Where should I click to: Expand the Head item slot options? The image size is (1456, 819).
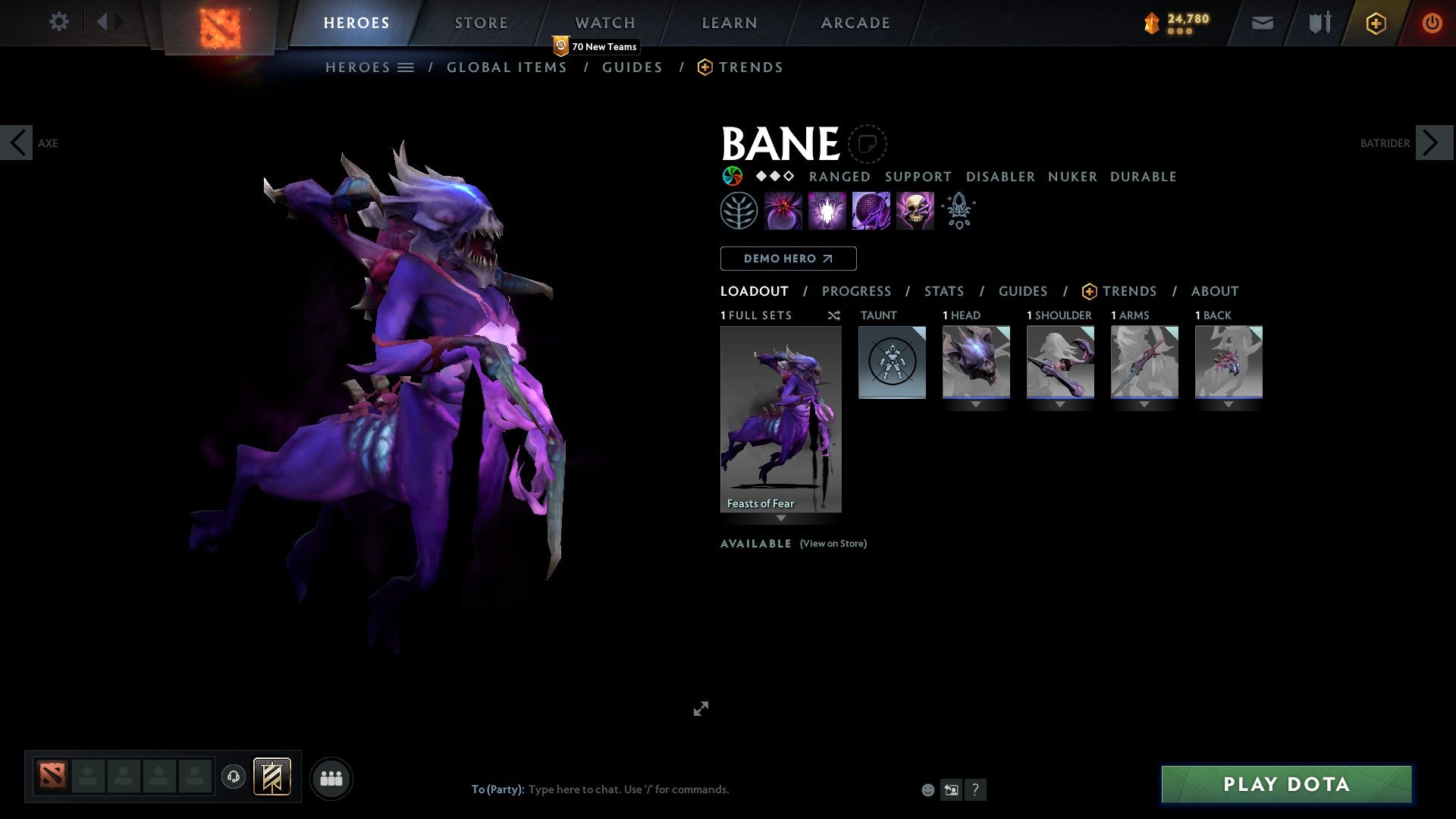click(x=976, y=405)
